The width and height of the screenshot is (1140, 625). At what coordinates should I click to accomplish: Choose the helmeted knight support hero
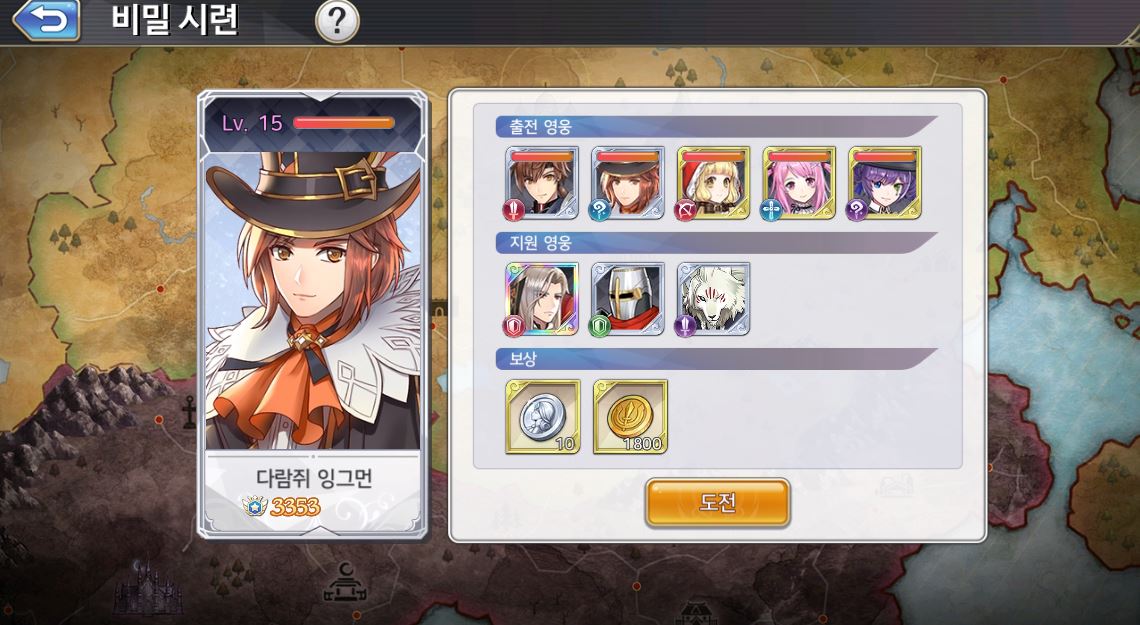point(628,299)
